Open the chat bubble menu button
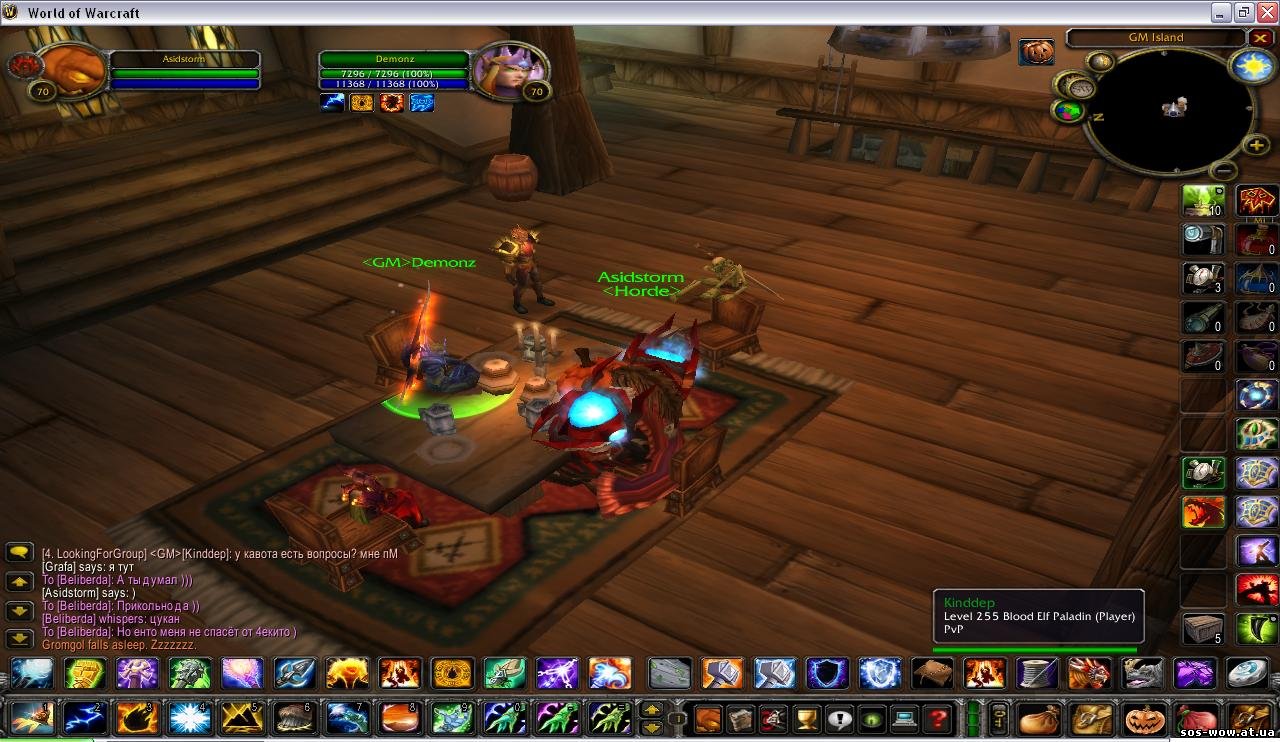Image resolution: width=1280 pixels, height=742 pixels. 20,552
